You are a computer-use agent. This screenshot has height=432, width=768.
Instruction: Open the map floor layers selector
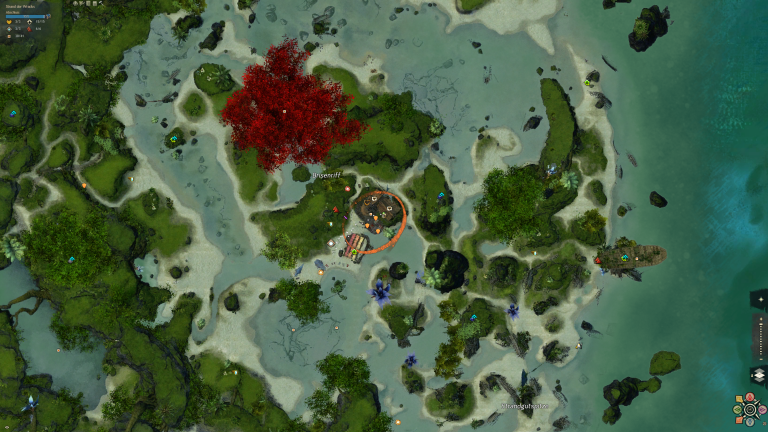coord(758,375)
